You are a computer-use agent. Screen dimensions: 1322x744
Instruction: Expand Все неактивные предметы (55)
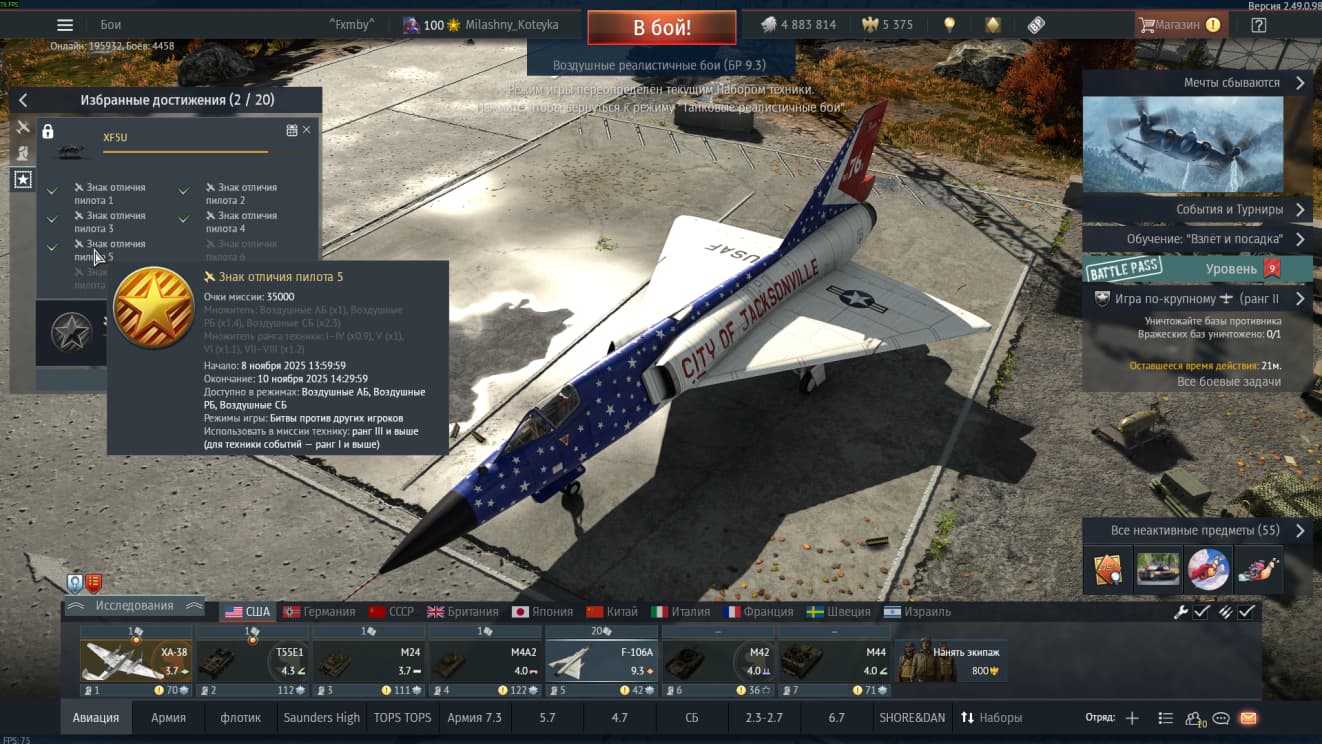click(x=1196, y=531)
